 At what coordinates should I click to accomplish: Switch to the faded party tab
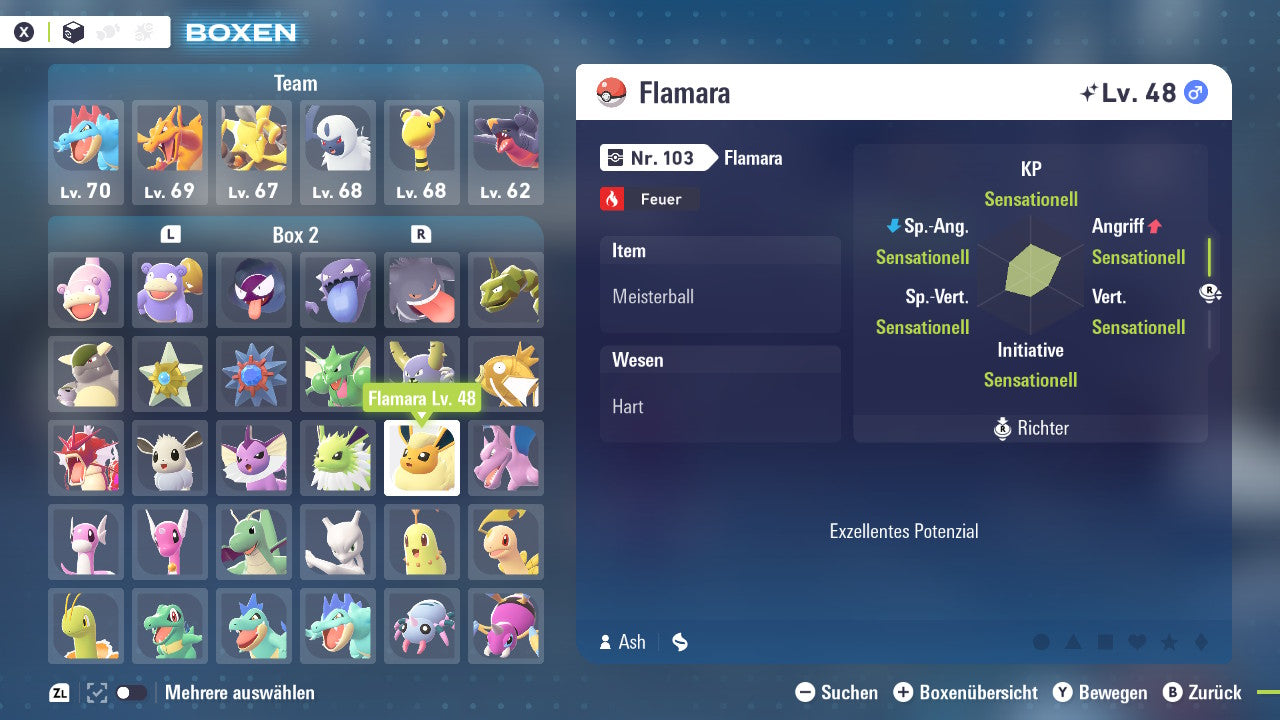pos(107,32)
